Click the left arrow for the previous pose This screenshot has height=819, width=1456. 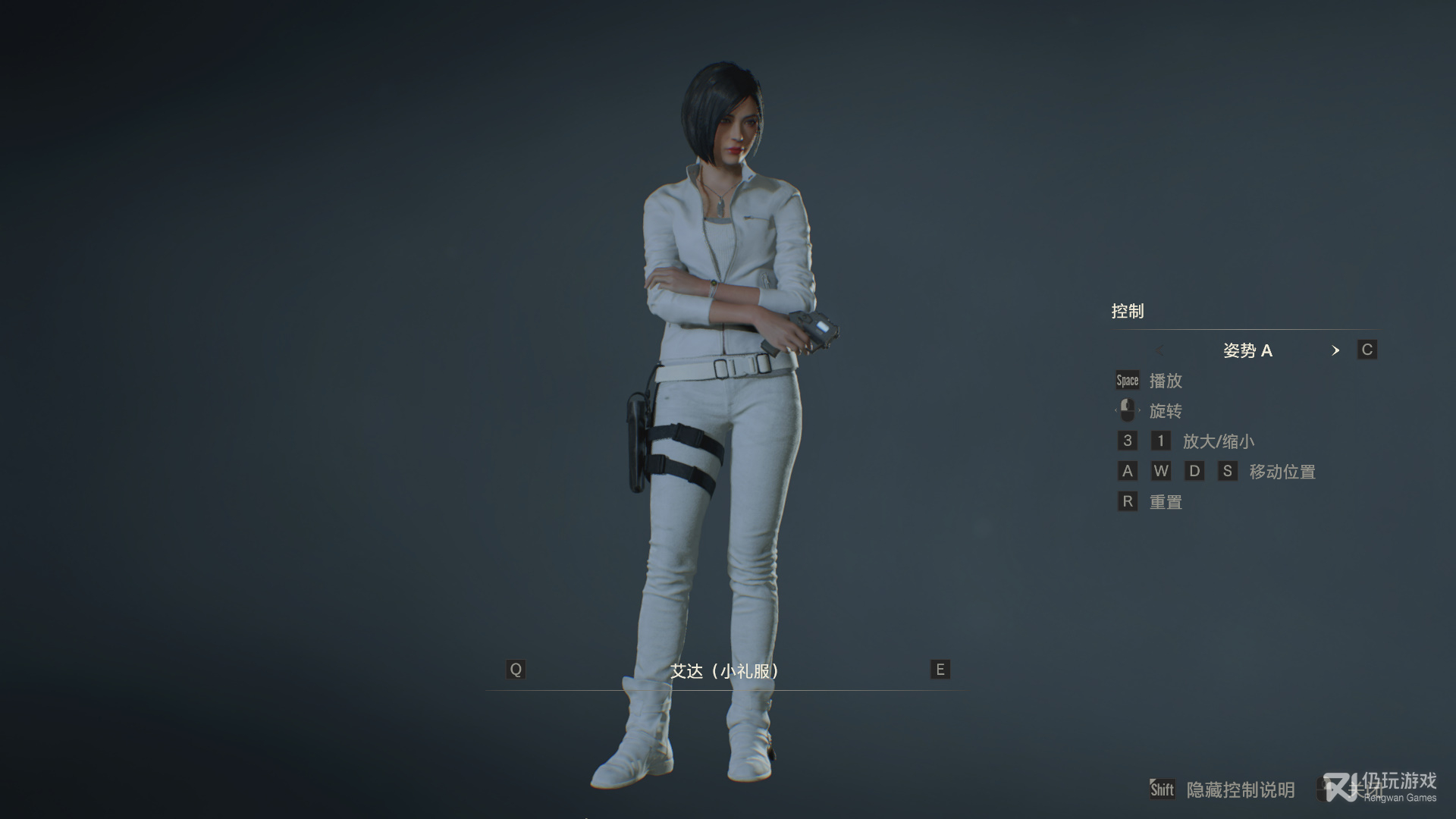pyautogui.click(x=1159, y=350)
